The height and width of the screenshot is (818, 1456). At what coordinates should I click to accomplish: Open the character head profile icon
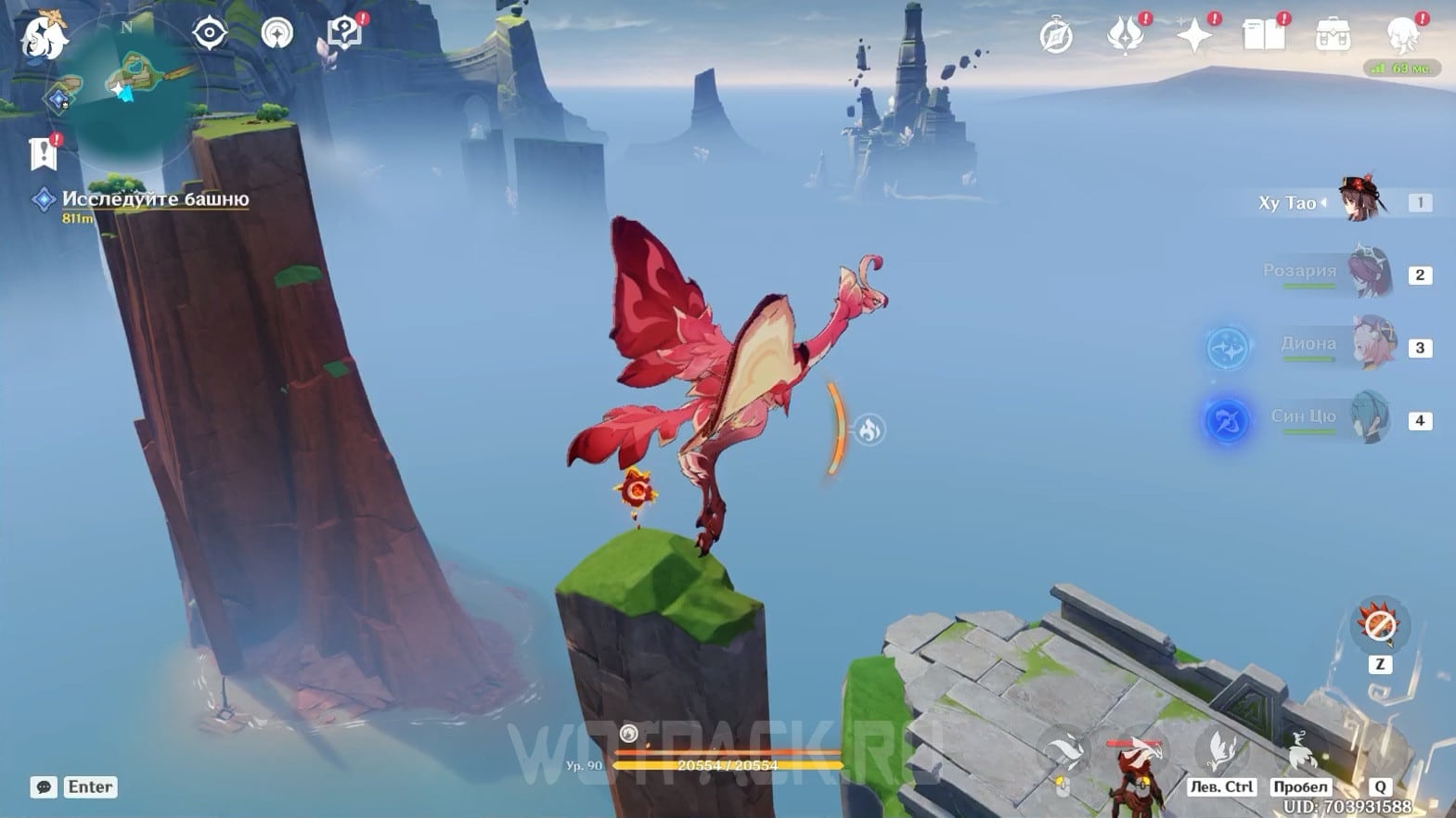(1401, 36)
